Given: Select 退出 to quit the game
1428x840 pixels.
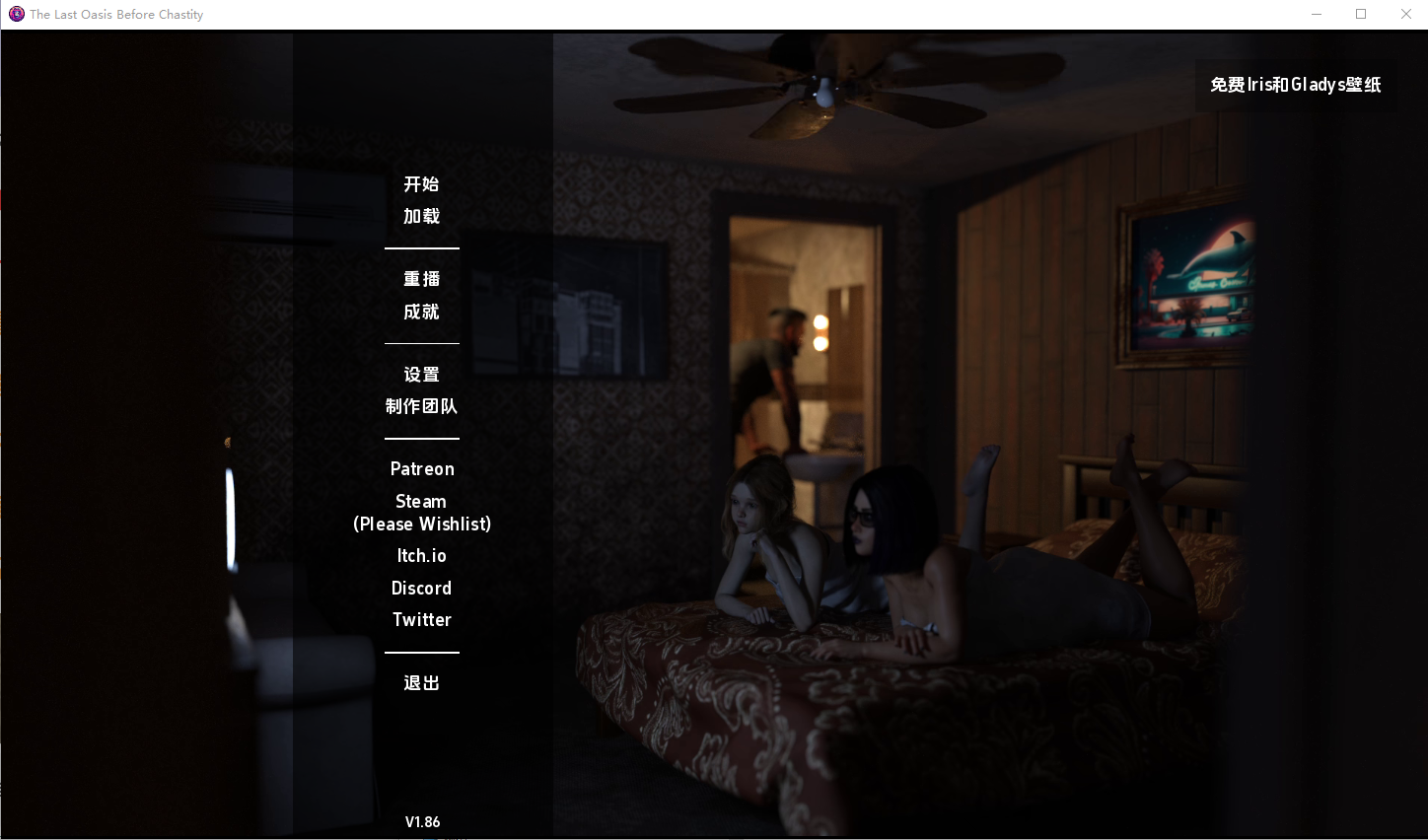Looking at the screenshot, I should pos(421,682).
